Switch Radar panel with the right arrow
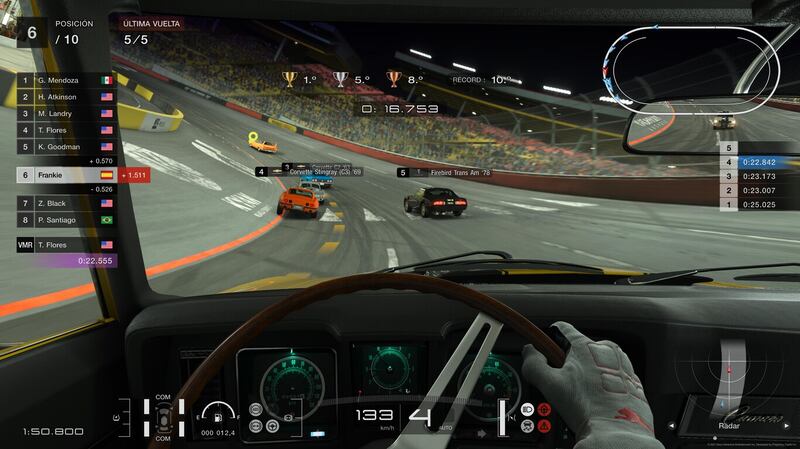 (787, 425)
